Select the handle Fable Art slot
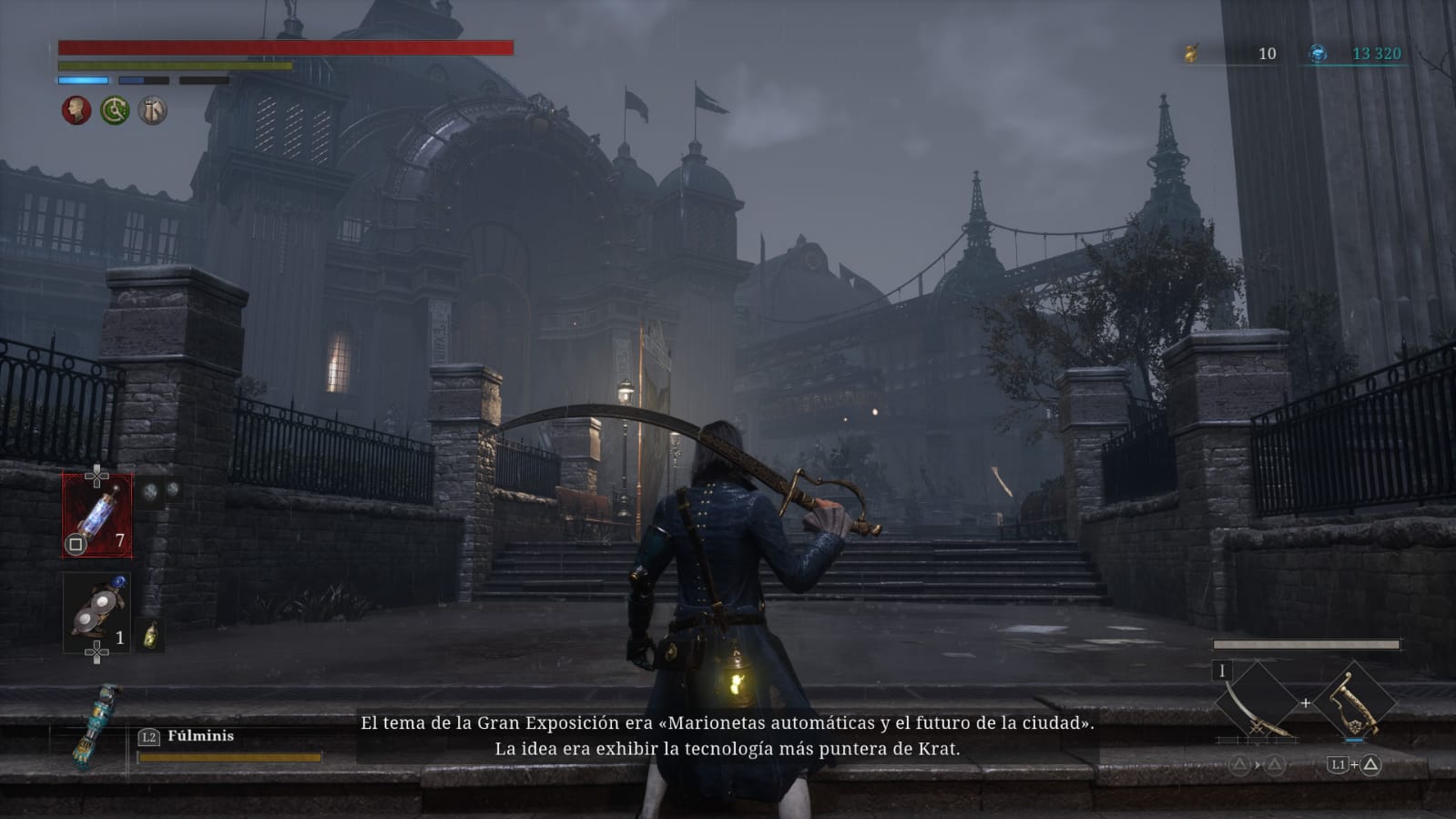Image resolution: width=1456 pixels, height=819 pixels. point(1355,702)
